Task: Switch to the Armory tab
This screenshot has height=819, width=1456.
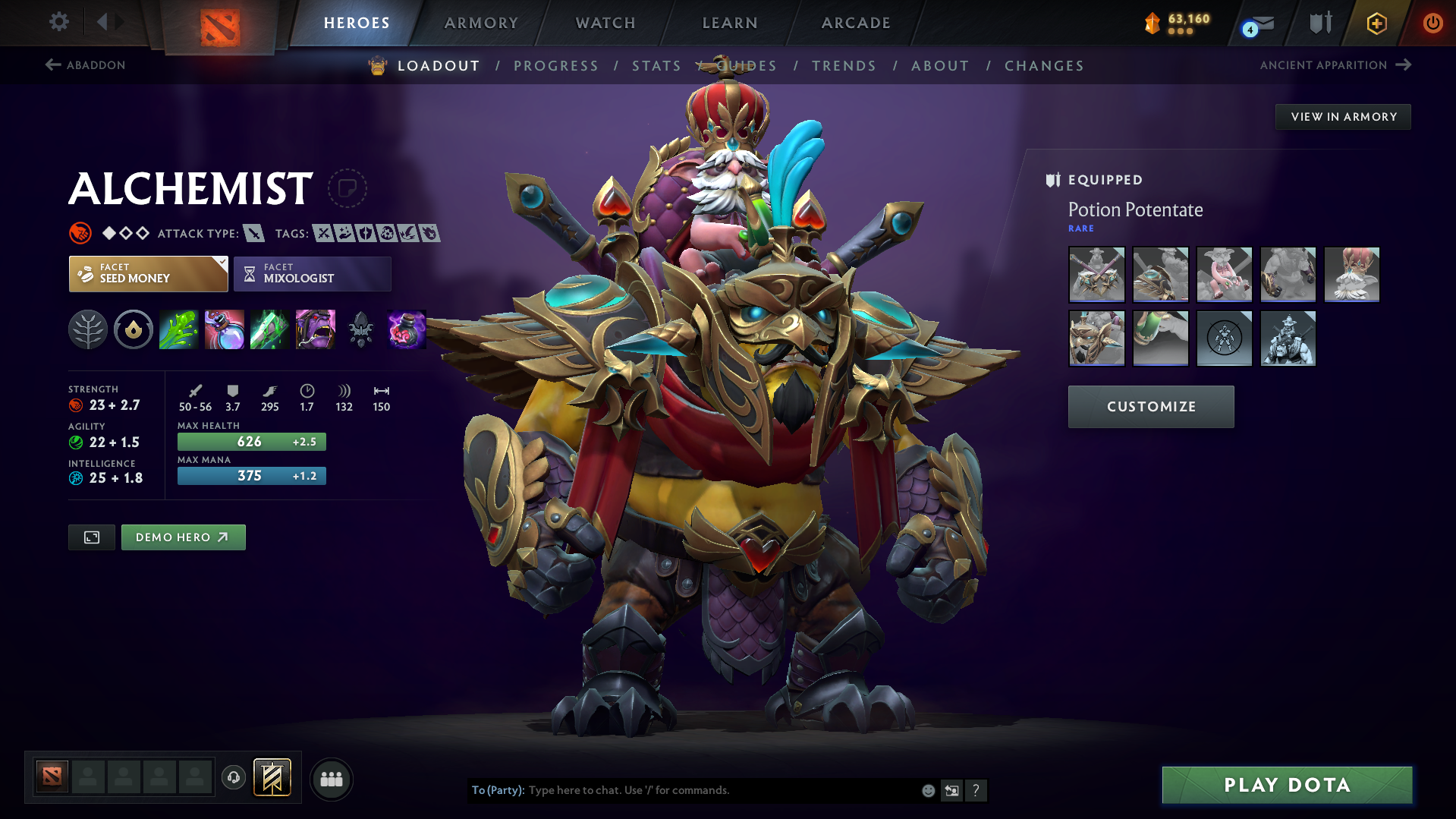Action: tap(481, 23)
